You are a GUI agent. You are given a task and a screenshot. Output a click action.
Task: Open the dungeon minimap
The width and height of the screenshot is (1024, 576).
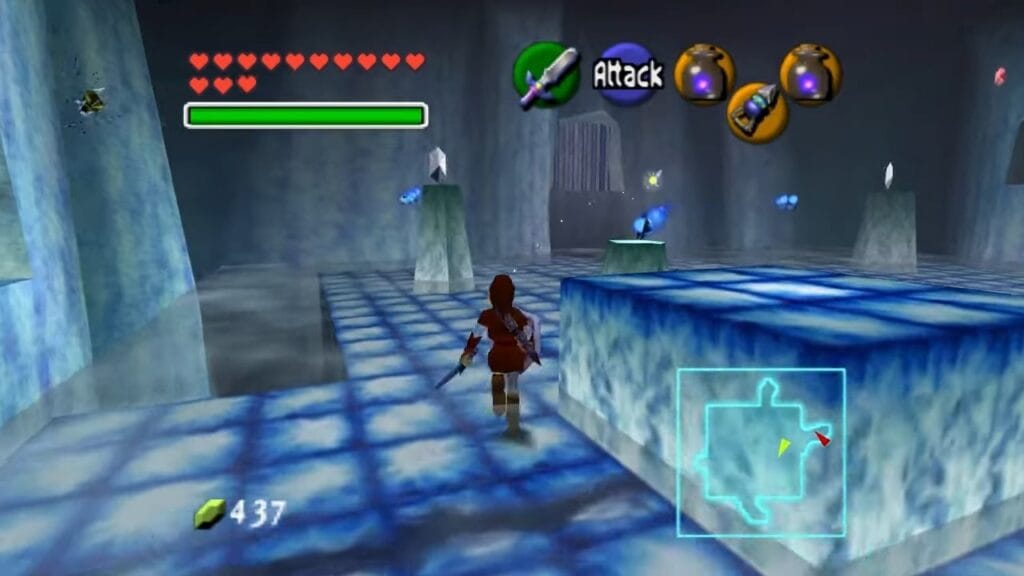pos(761,451)
